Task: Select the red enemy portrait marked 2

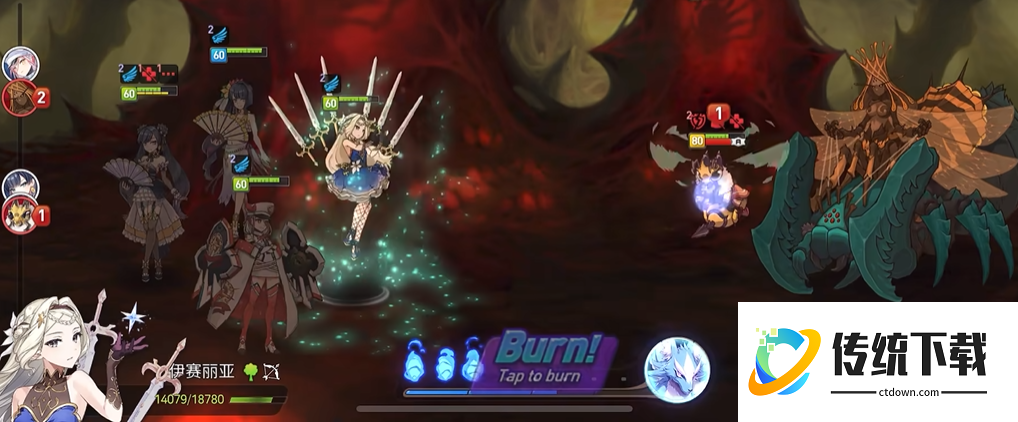Action: click(19, 97)
